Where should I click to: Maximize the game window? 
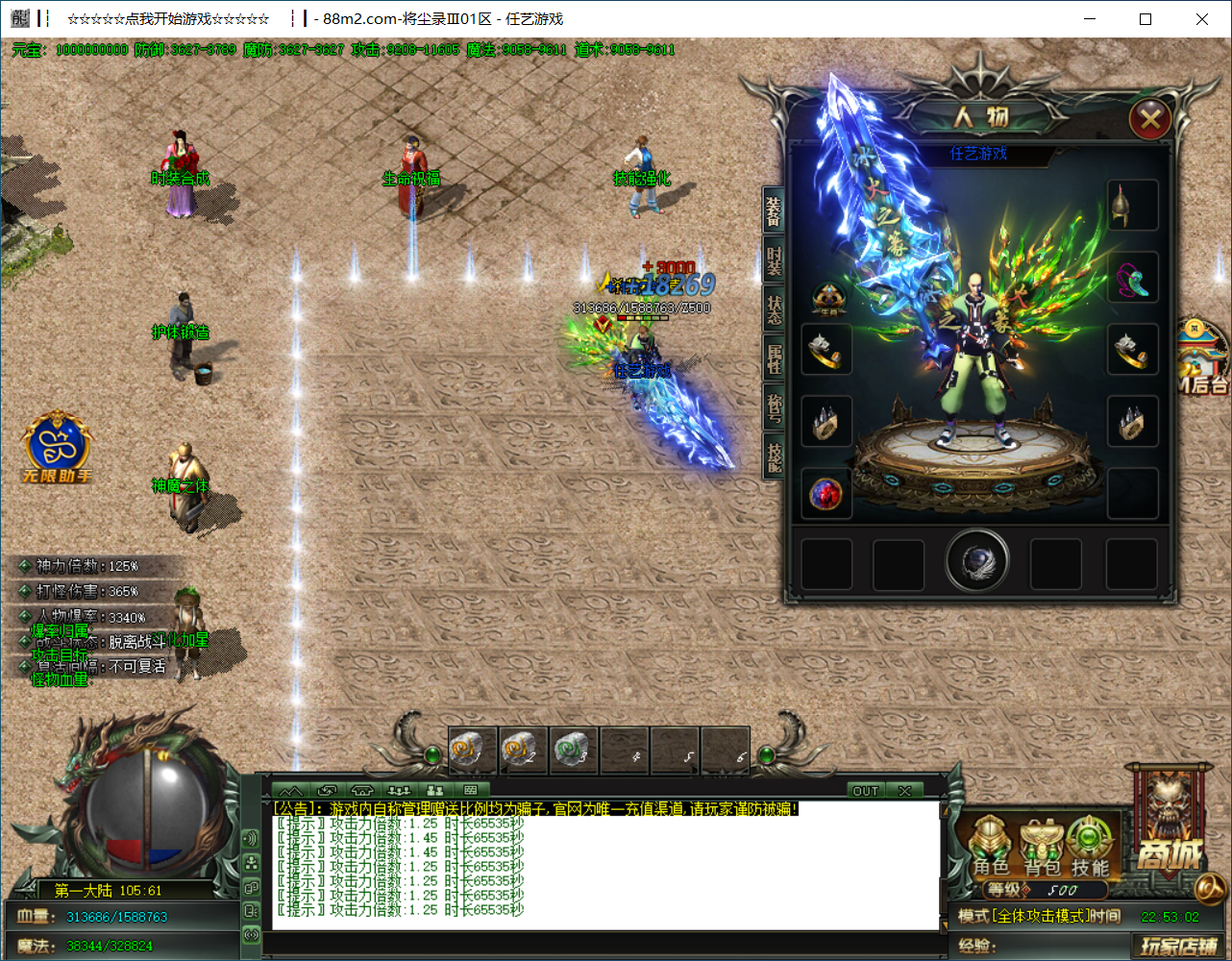tap(1146, 19)
